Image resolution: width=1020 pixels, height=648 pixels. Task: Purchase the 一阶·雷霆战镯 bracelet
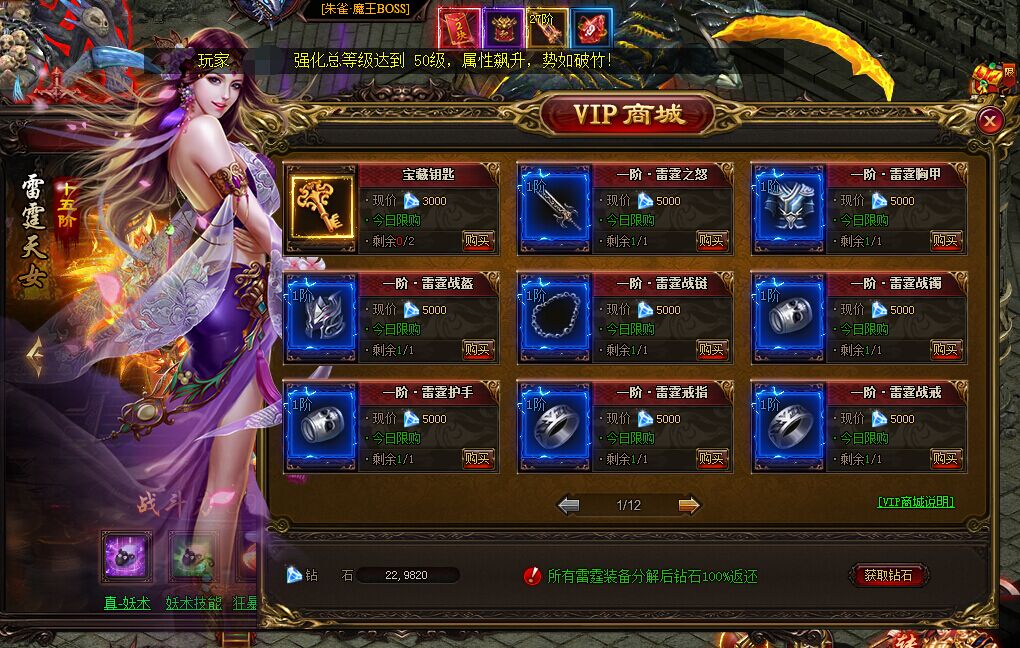945,349
